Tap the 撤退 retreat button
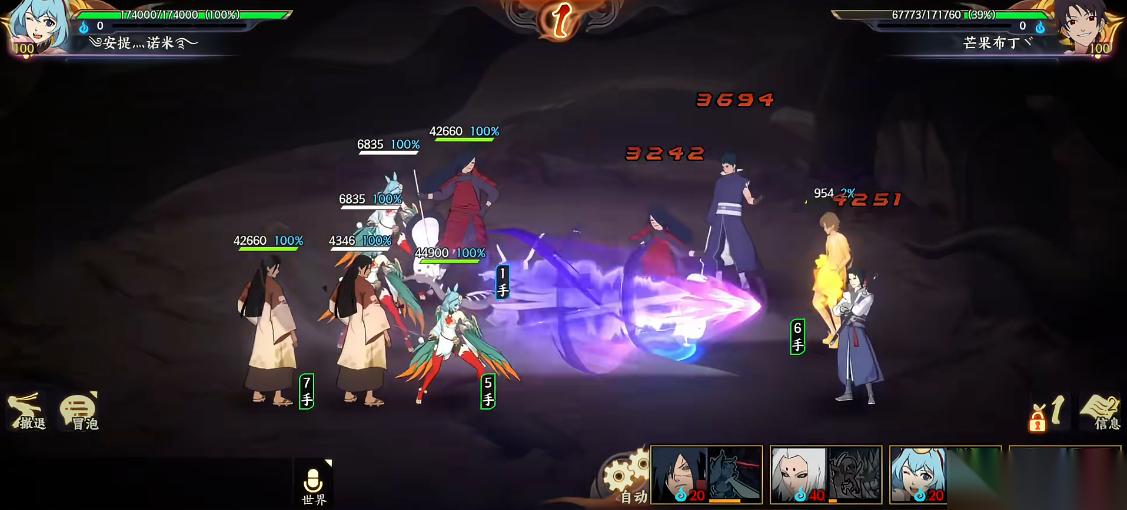Image resolution: width=1127 pixels, height=510 pixels. pyautogui.click(x=28, y=410)
